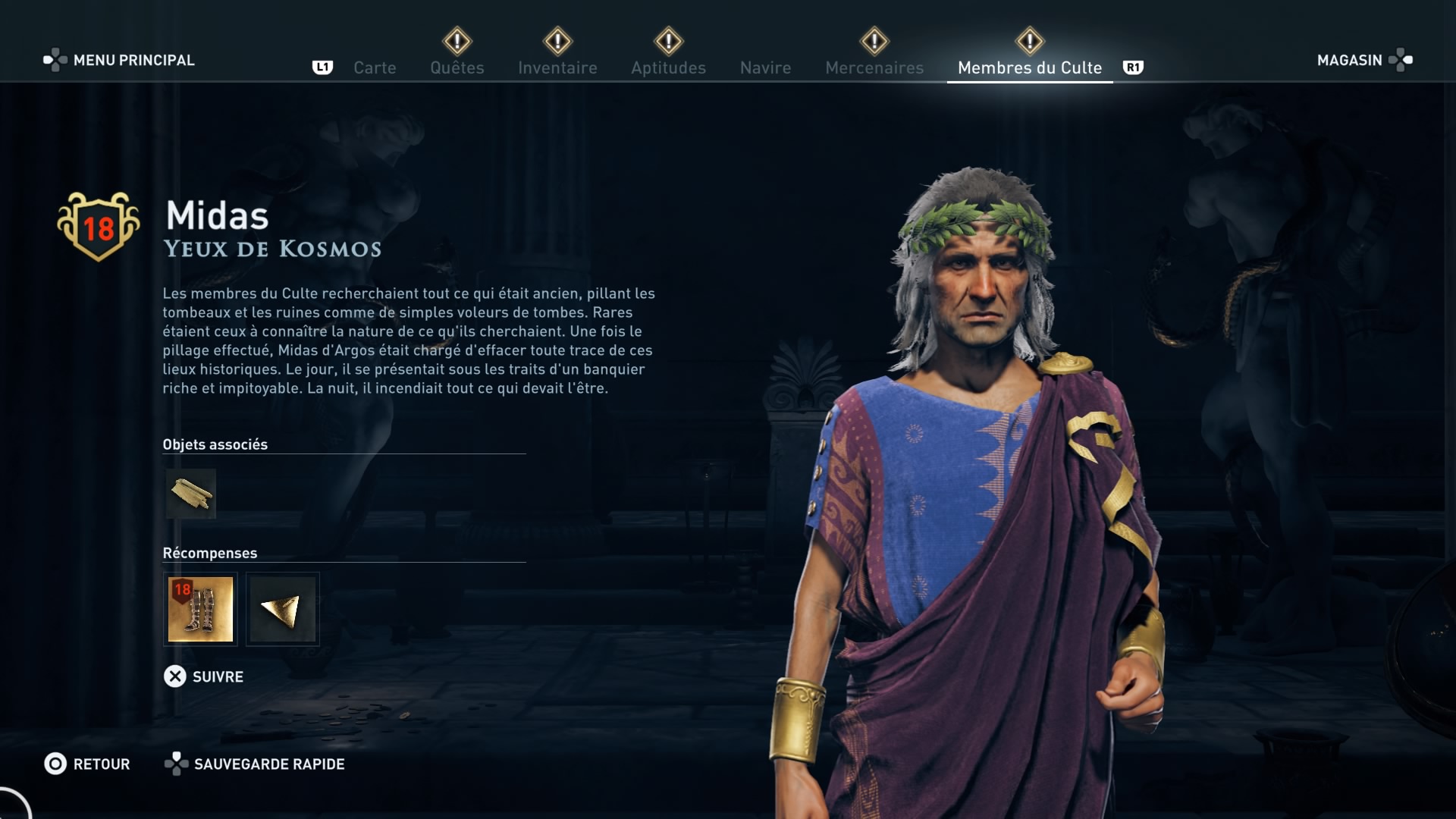Screen dimensions: 1456x819
Task: Inspect the level 18 boots reward
Action: [200, 609]
